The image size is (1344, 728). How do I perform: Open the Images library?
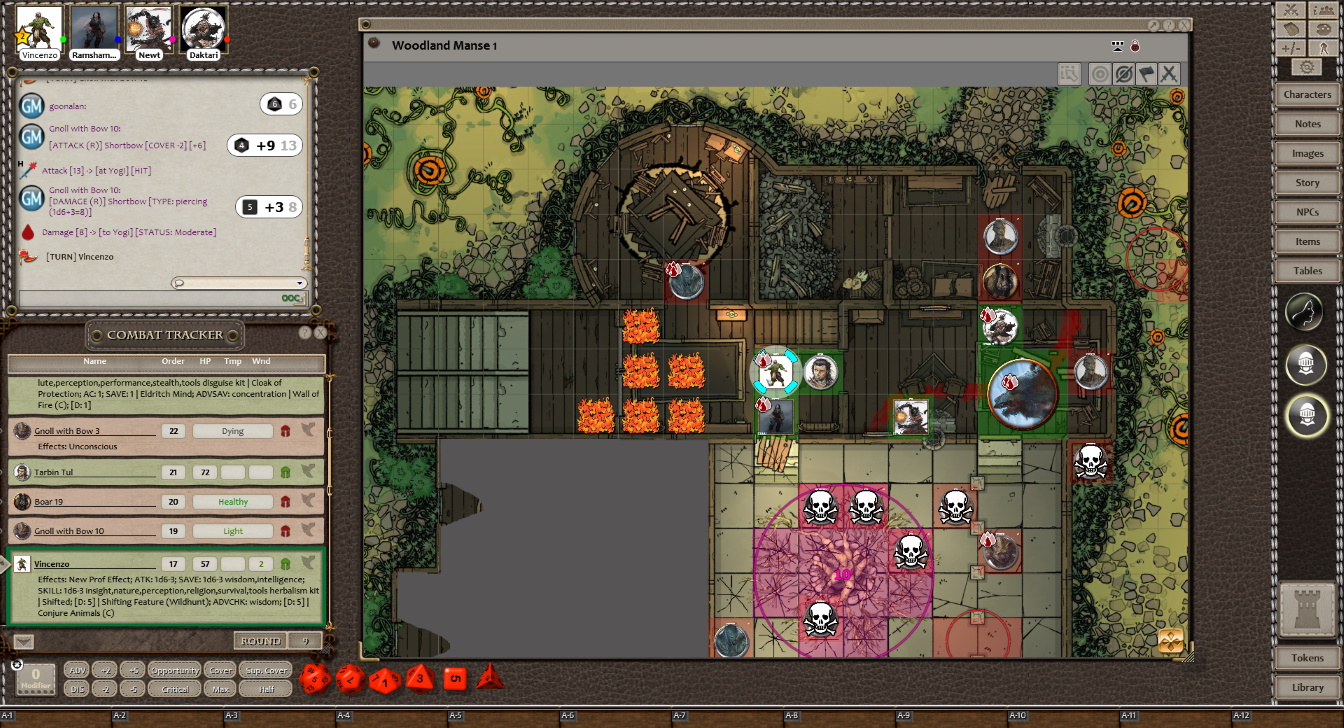[1307, 153]
